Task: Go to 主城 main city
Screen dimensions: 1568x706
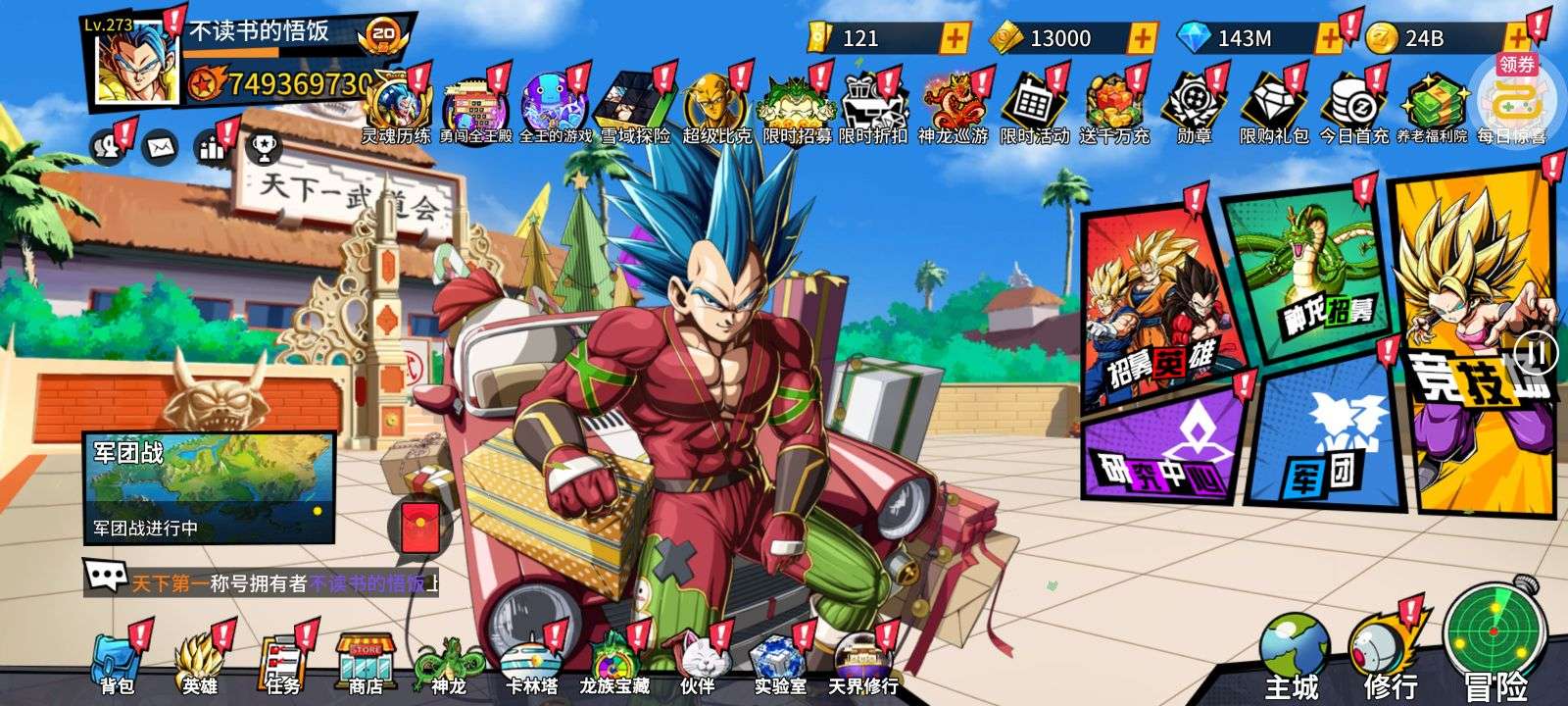Action: coord(1293,657)
